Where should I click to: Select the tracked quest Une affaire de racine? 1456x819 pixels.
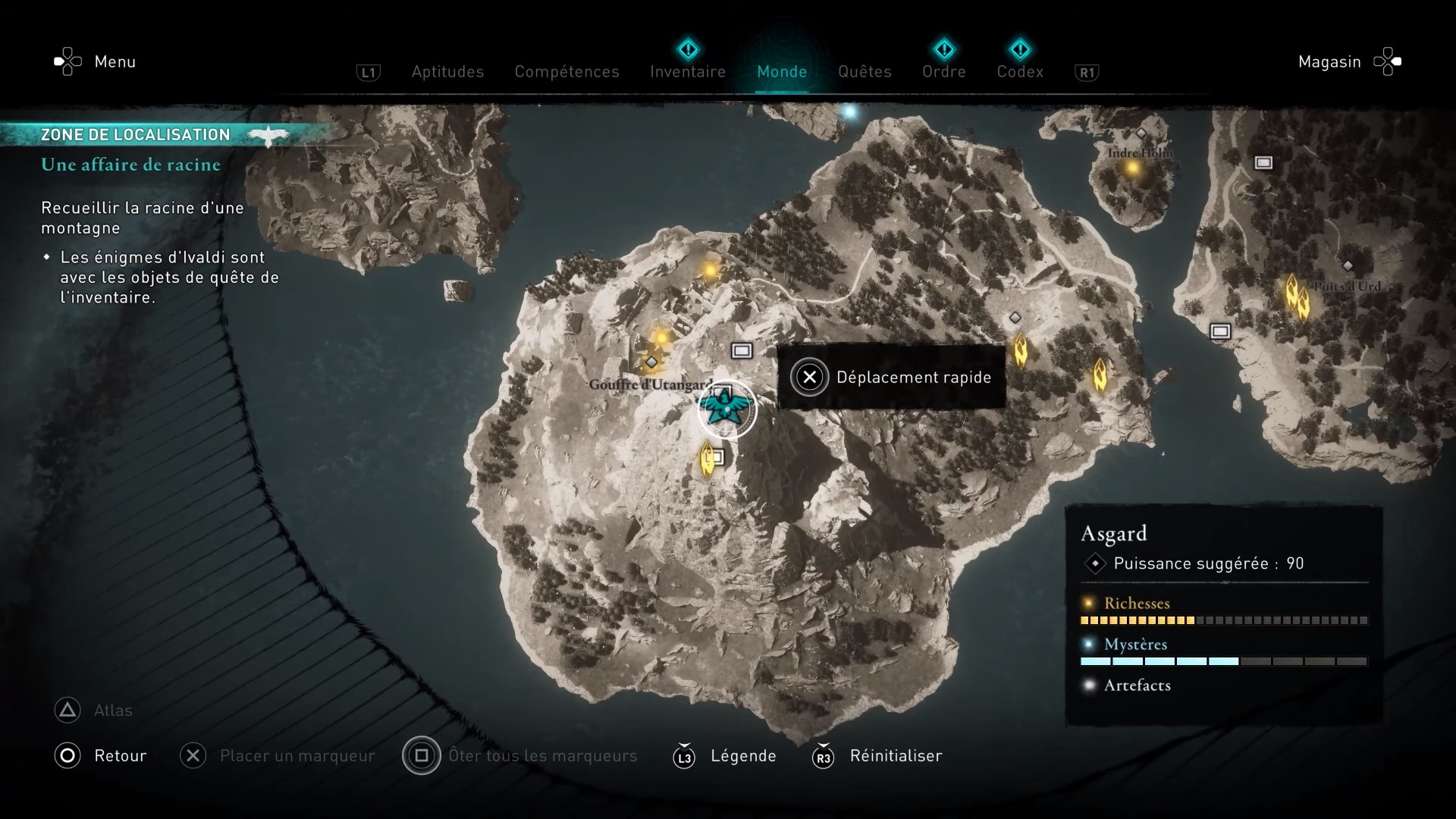(x=130, y=165)
